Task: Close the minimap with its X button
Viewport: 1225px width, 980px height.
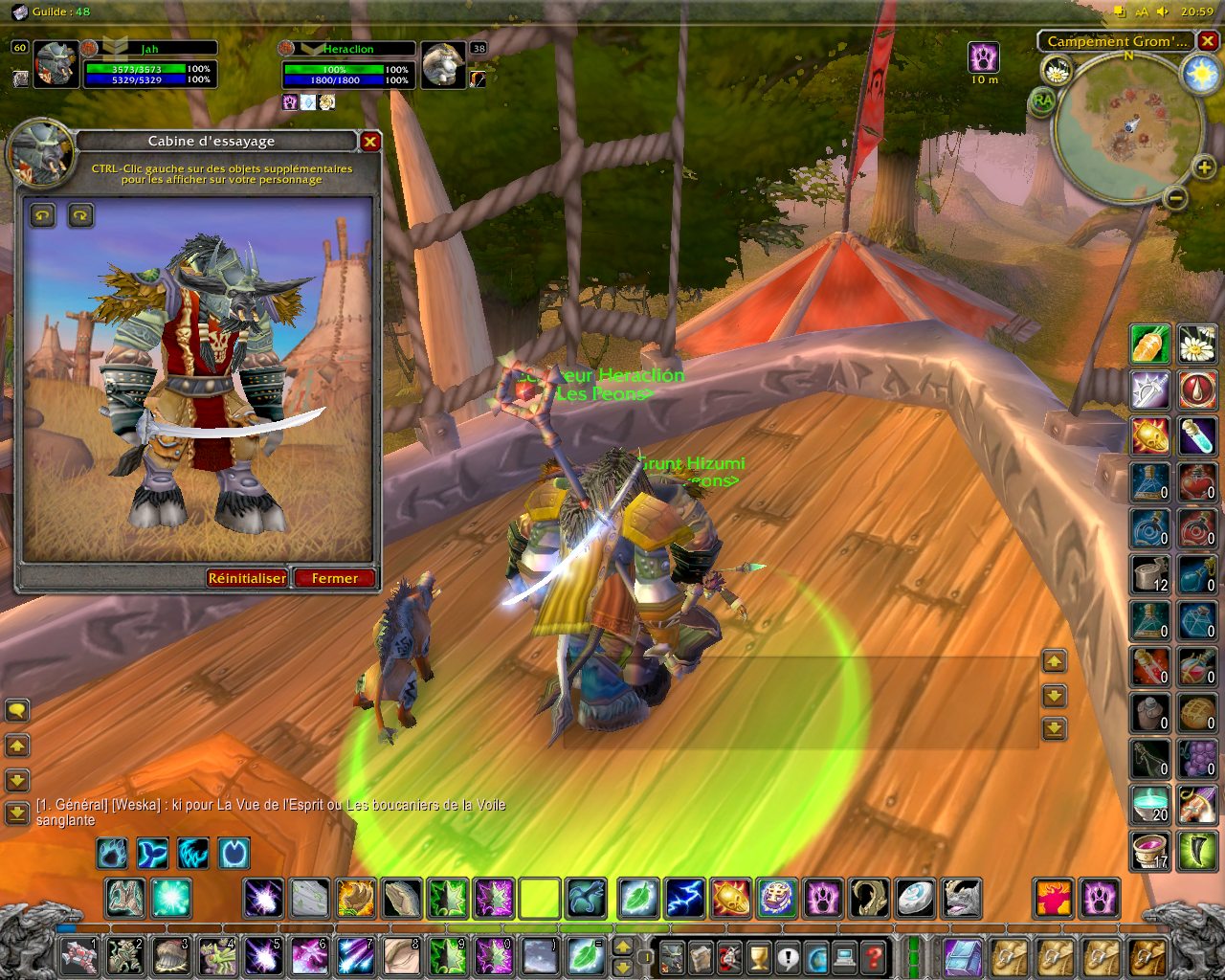Action: pos(1209,41)
